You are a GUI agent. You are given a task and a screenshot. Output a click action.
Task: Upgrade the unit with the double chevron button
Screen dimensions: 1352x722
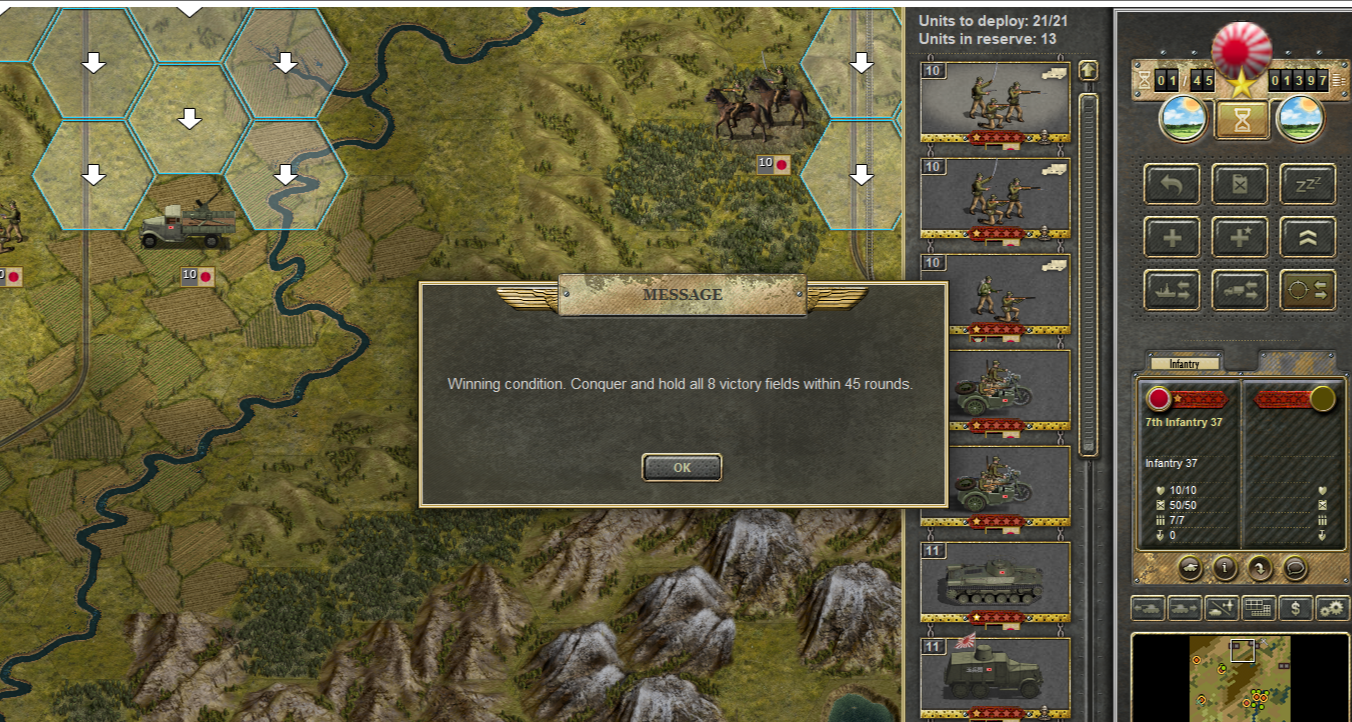point(1307,238)
